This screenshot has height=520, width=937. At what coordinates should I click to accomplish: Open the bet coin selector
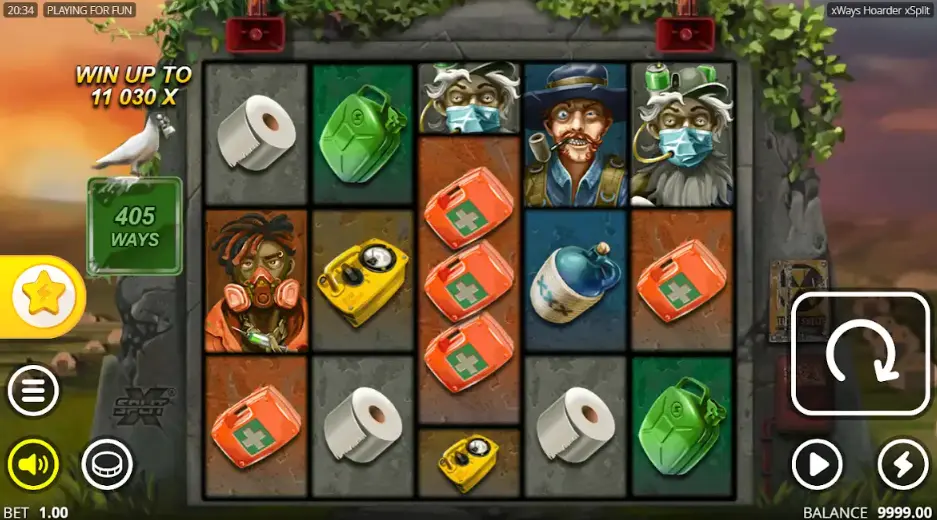(x=106, y=464)
